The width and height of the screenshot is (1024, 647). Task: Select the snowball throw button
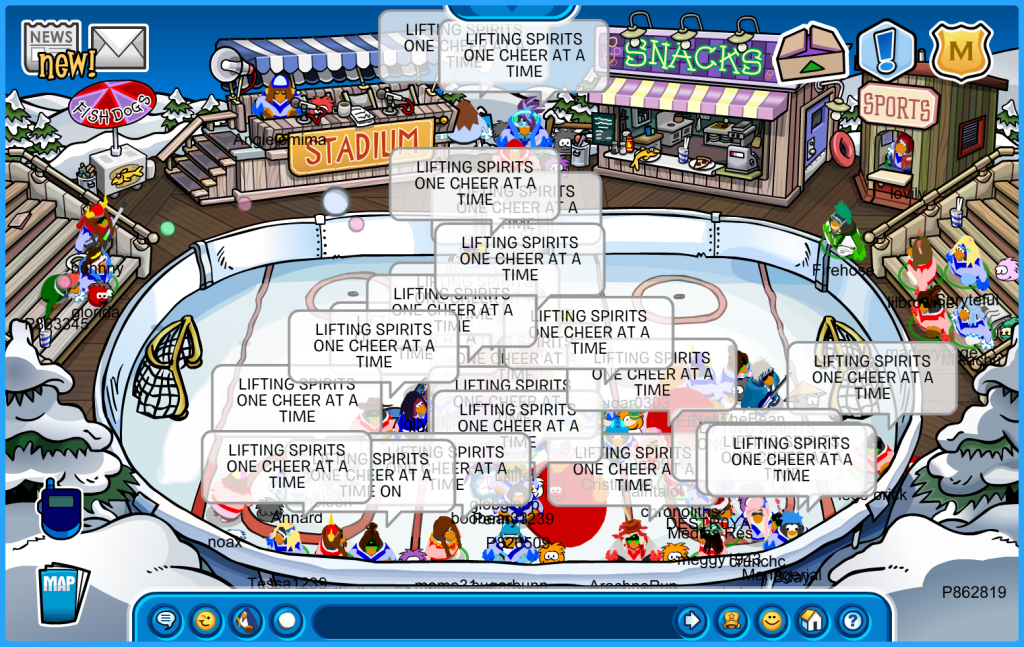tap(287, 621)
